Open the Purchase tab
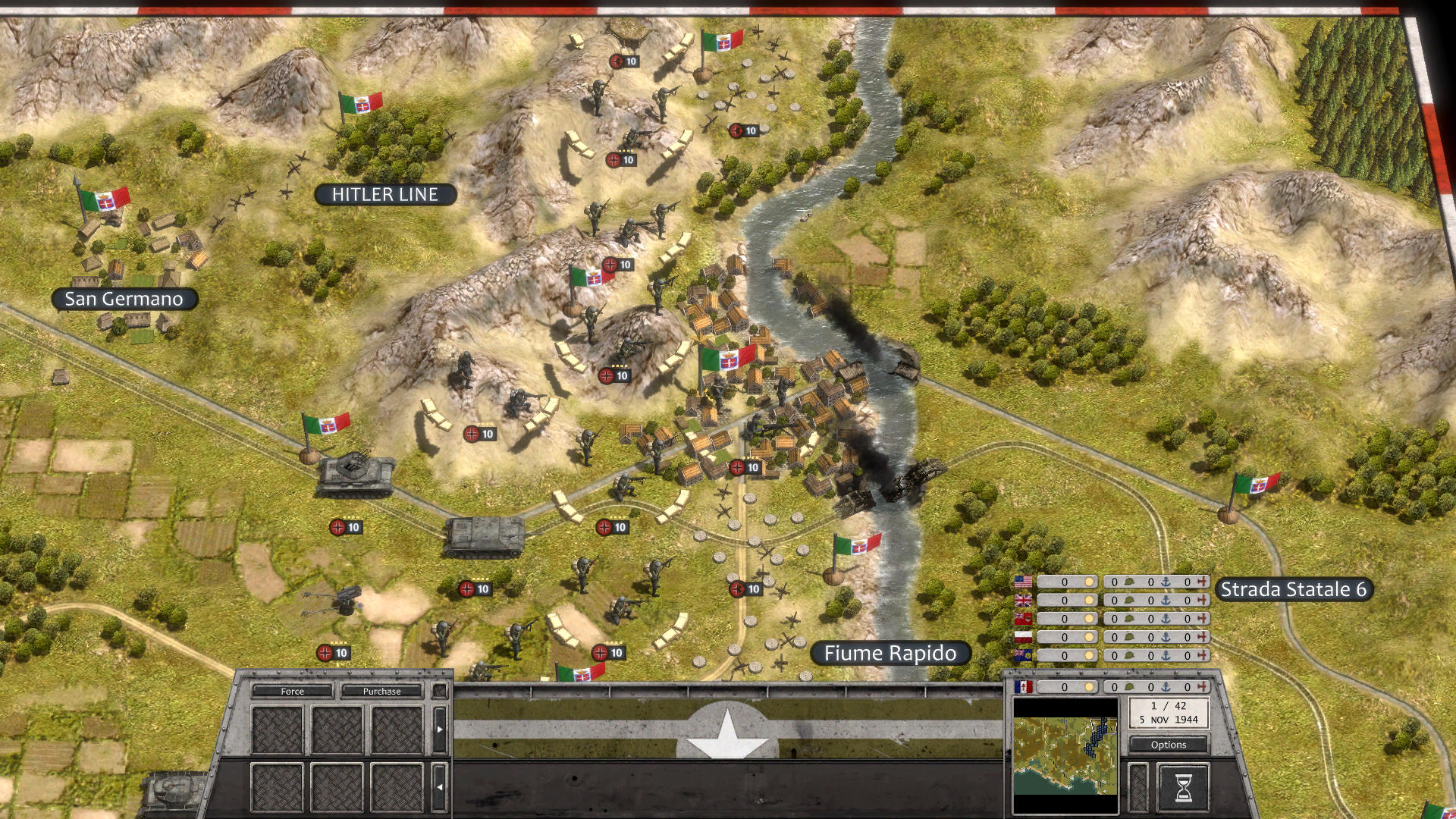 point(381,692)
